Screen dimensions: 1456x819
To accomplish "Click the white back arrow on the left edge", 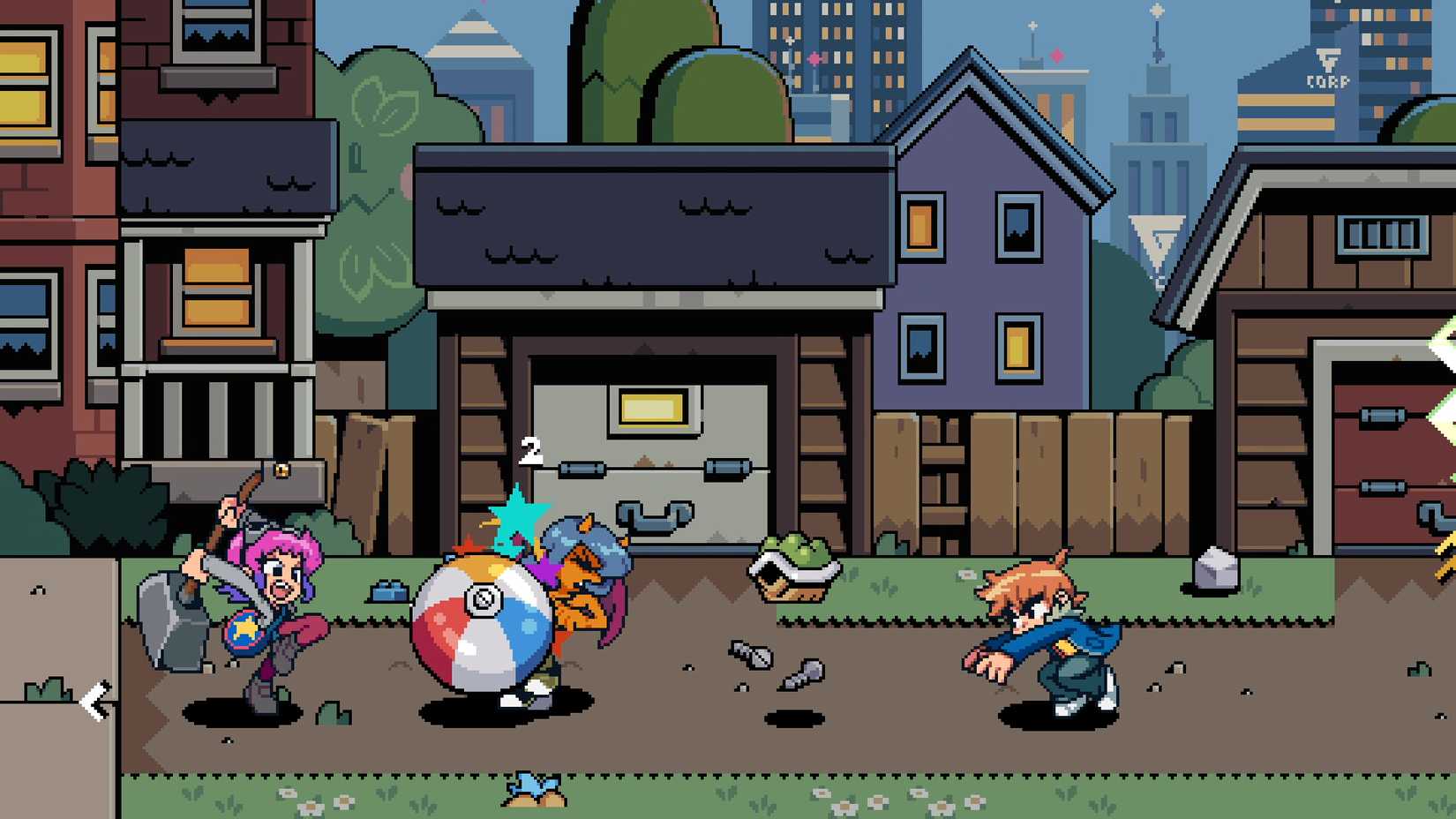I will pos(94,698).
